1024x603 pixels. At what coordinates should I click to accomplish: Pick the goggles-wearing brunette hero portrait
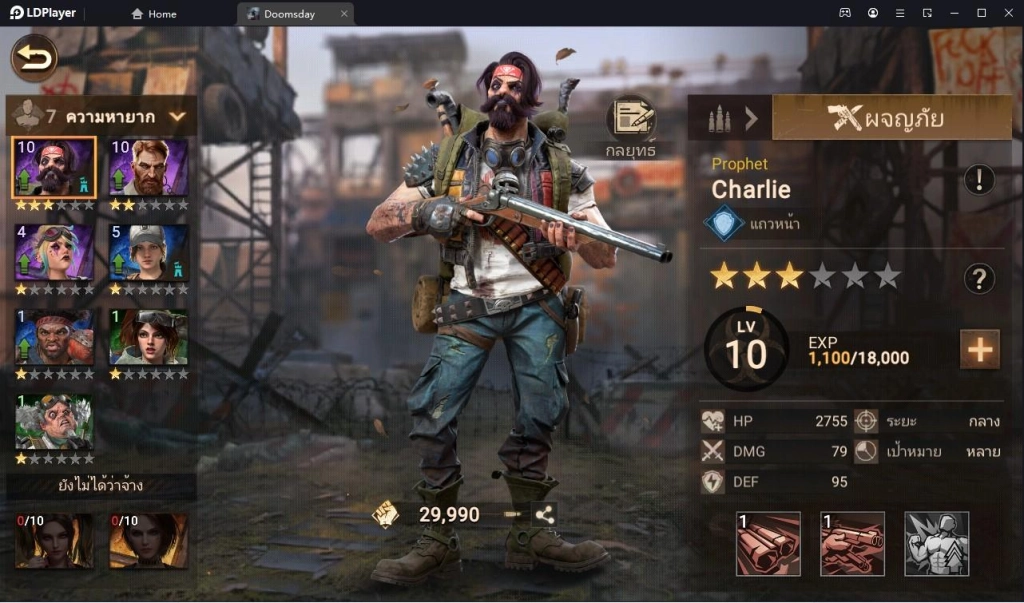click(148, 337)
